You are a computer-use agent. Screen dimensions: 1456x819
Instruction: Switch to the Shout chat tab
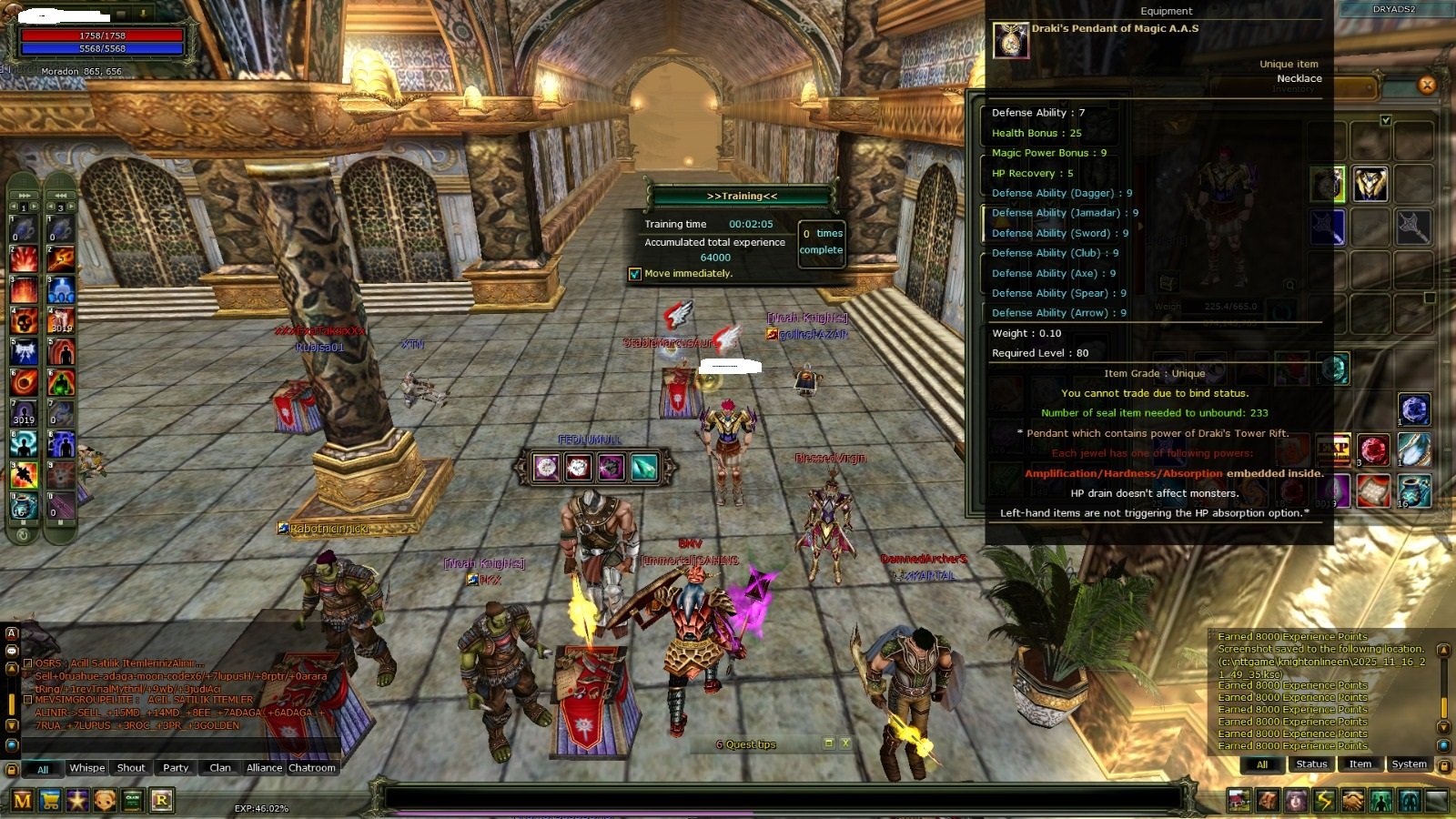coord(131,768)
